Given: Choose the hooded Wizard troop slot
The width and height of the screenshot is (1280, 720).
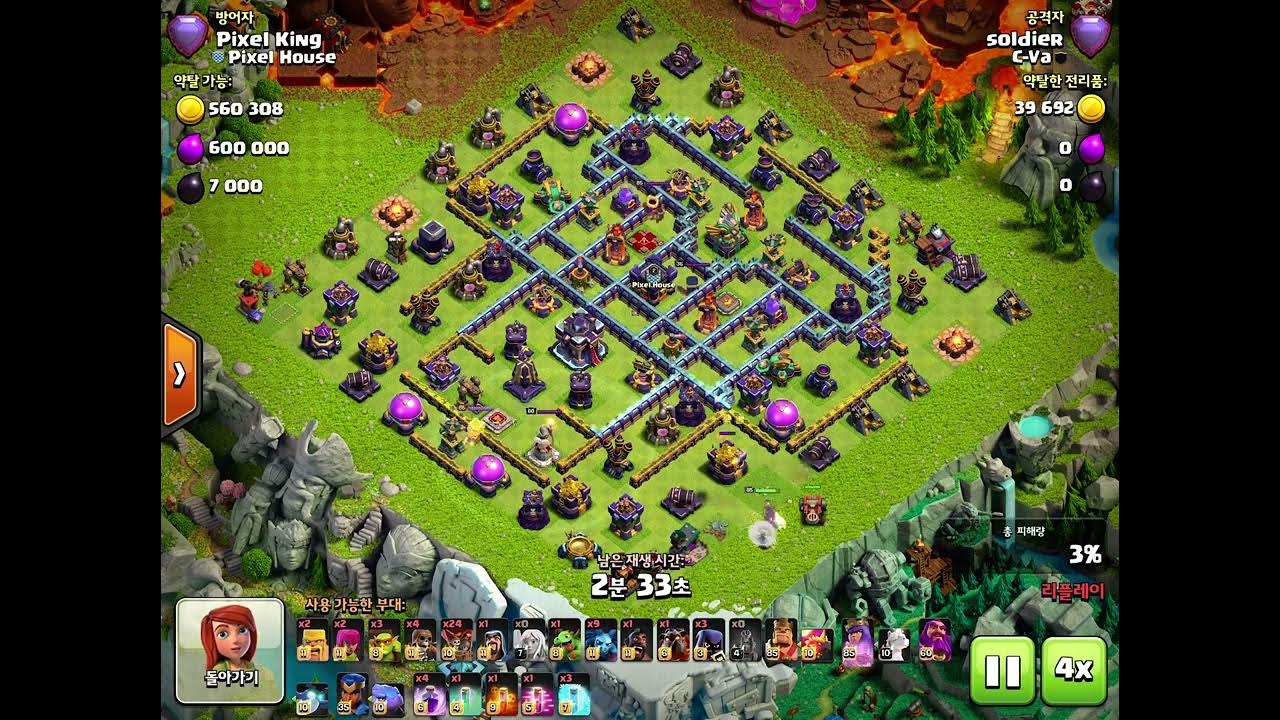Looking at the screenshot, I should tap(492, 641).
